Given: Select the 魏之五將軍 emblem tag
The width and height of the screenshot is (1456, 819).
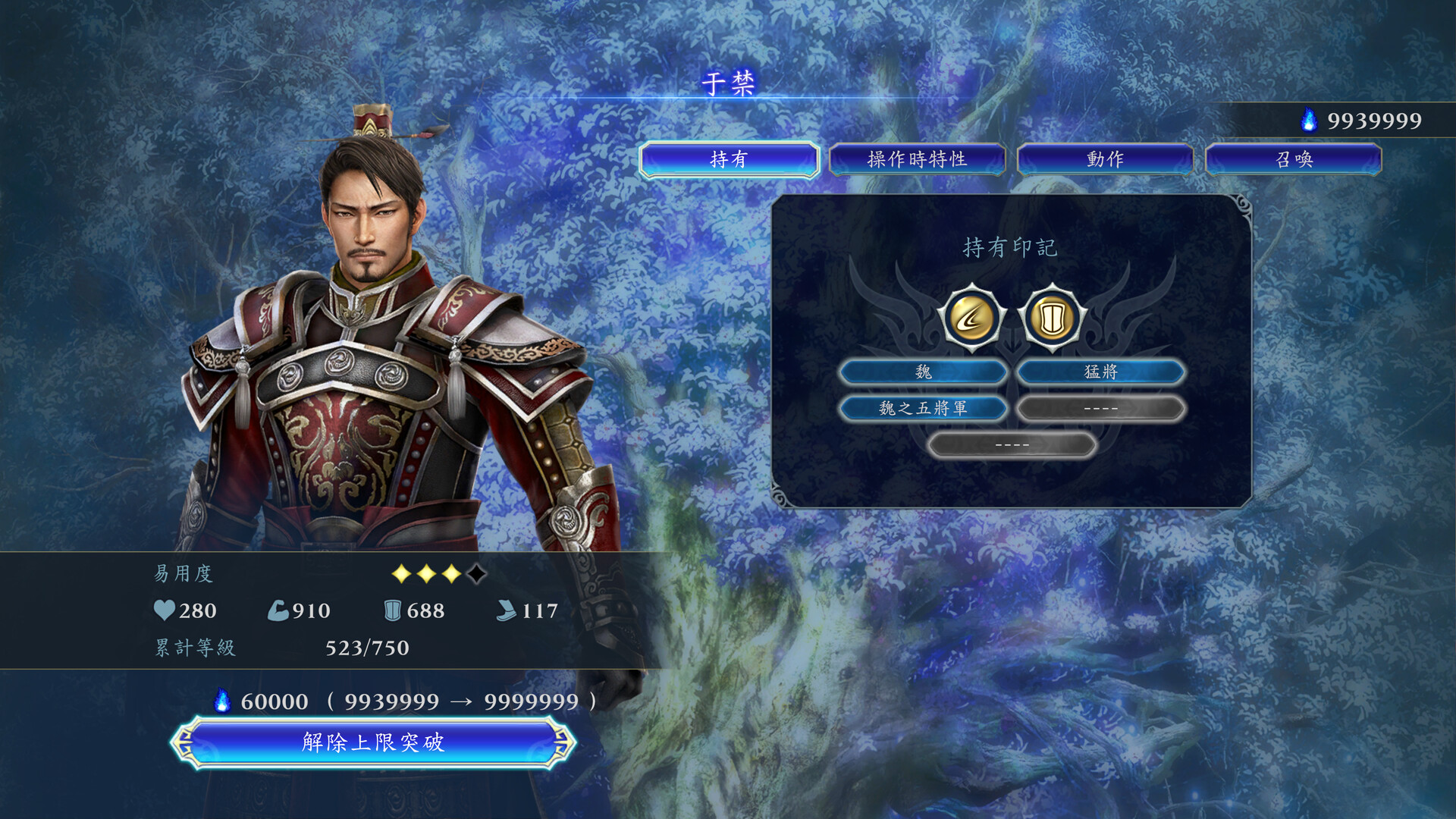Looking at the screenshot, I should coord(923,408).
